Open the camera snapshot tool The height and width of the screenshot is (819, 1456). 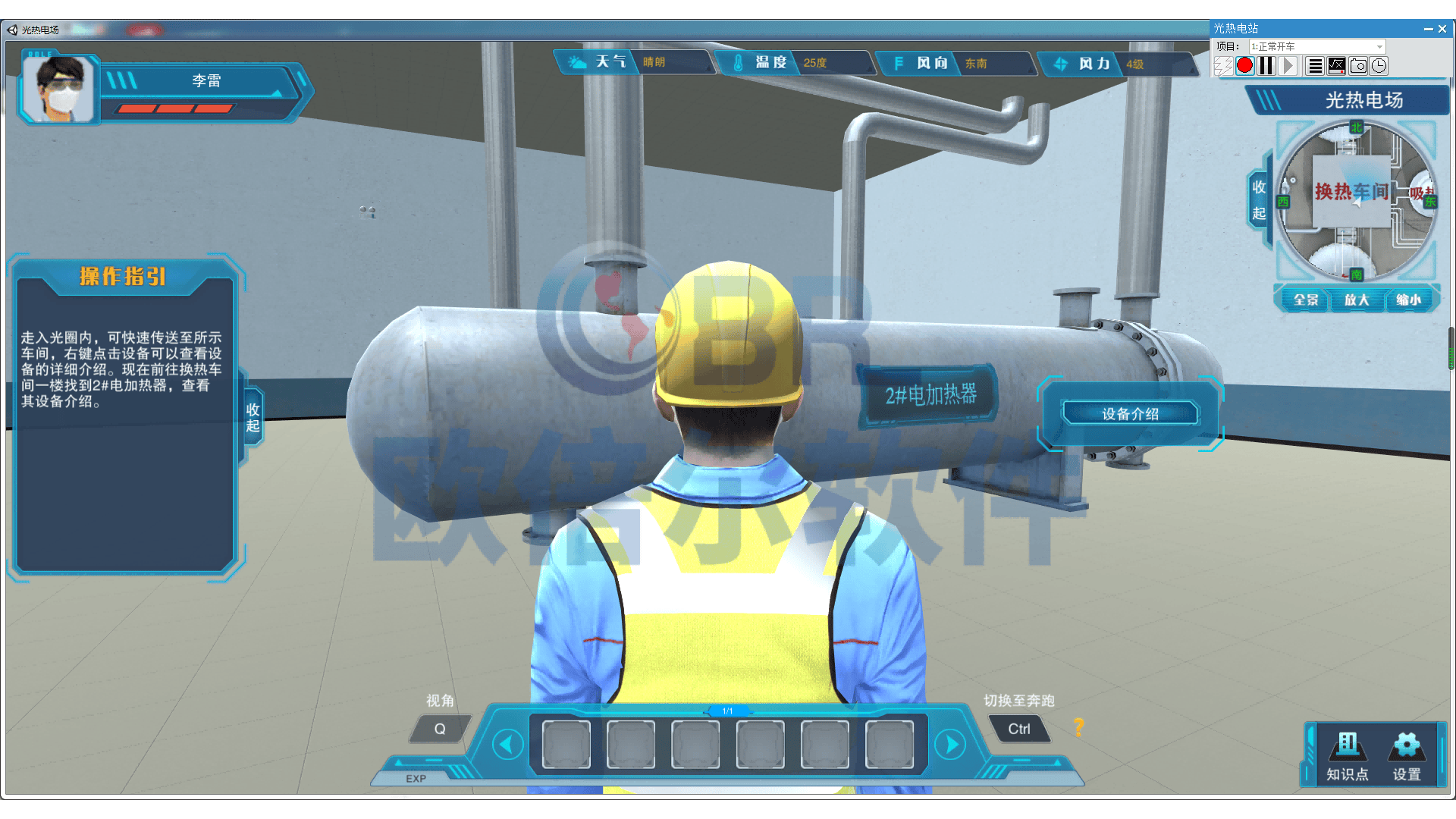tap(1358, 66)
